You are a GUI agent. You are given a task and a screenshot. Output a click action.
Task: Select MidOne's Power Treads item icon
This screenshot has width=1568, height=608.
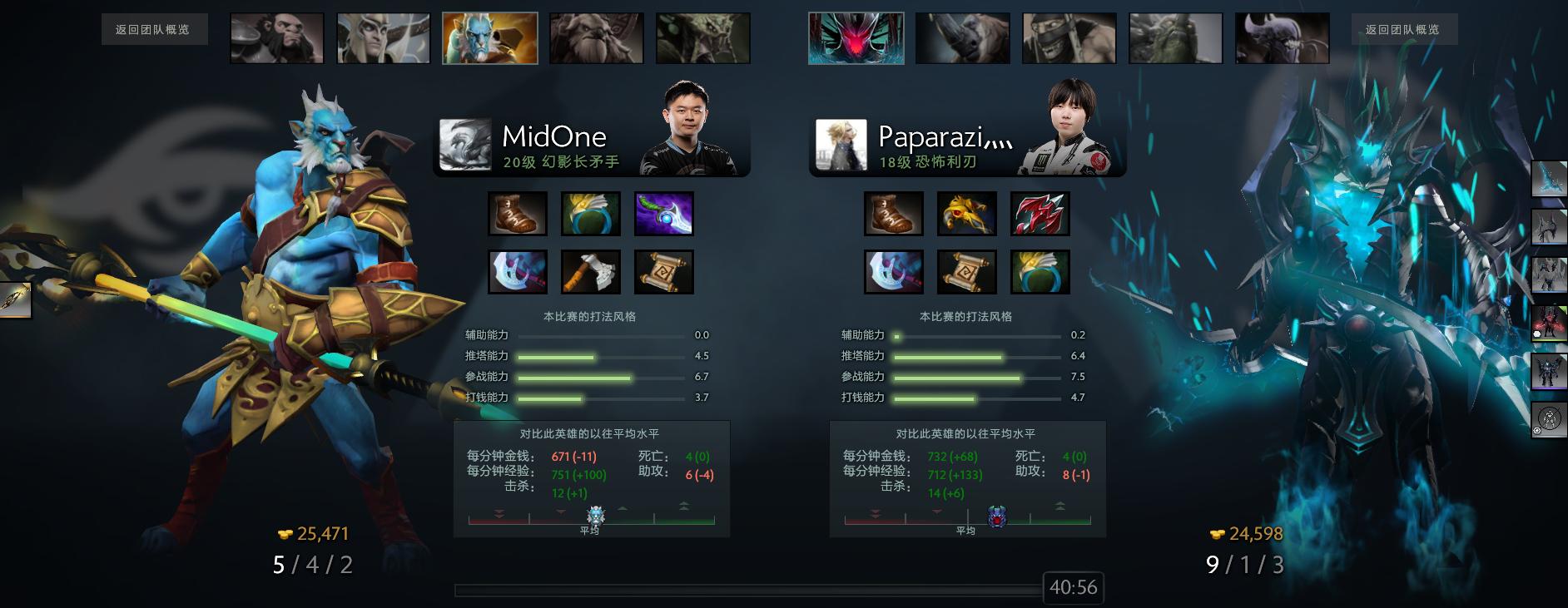pyautogui.click(x=518, y=213)
